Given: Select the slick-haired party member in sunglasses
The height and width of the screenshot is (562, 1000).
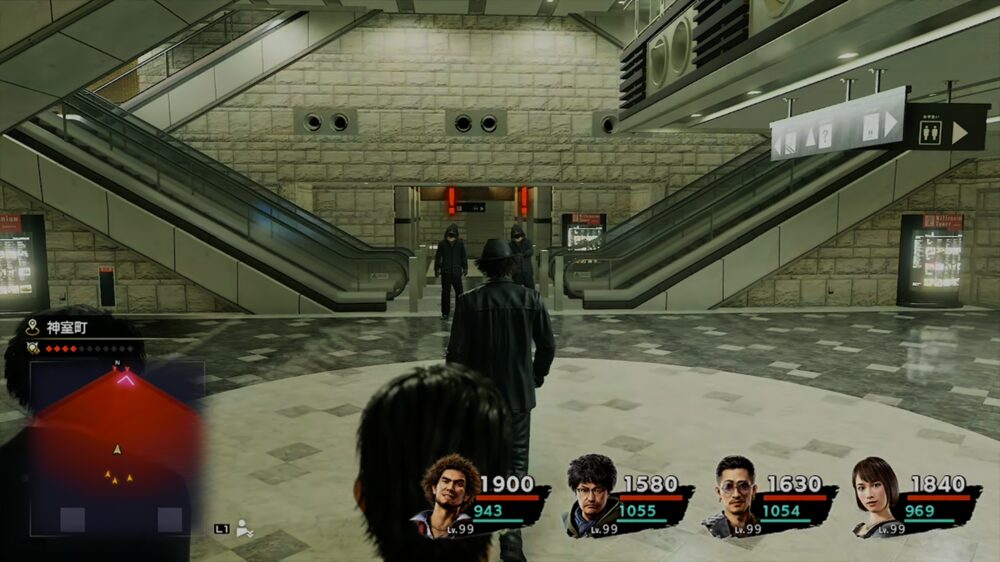Looking at the screenshot, I should 735,495.
